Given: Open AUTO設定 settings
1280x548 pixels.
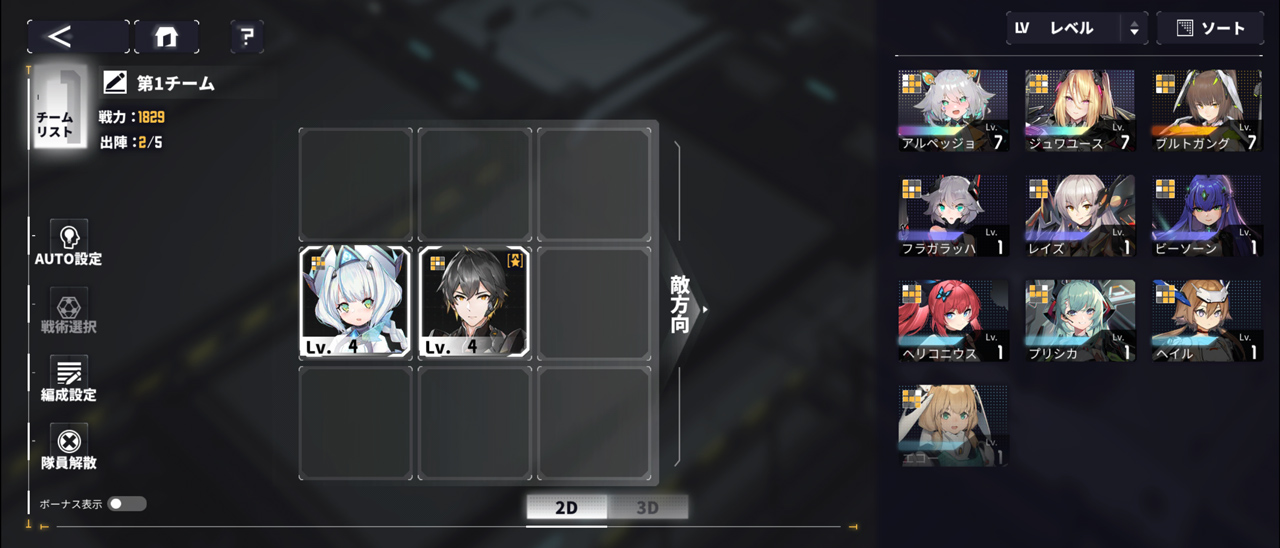Looking at the screenshot, I should point(69,244).
